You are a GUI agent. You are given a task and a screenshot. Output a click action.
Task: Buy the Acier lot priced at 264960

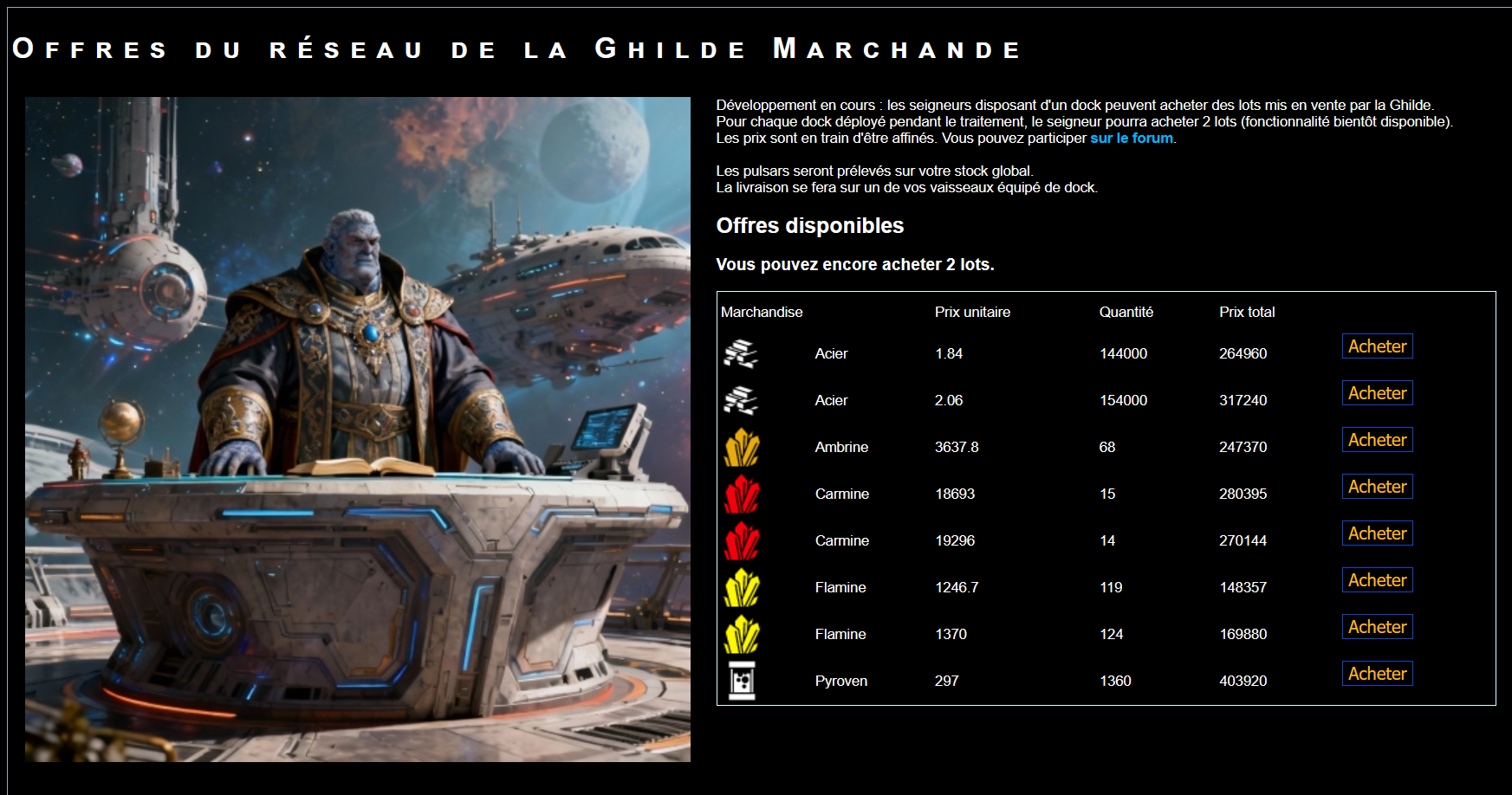[x=1377, y=346]
